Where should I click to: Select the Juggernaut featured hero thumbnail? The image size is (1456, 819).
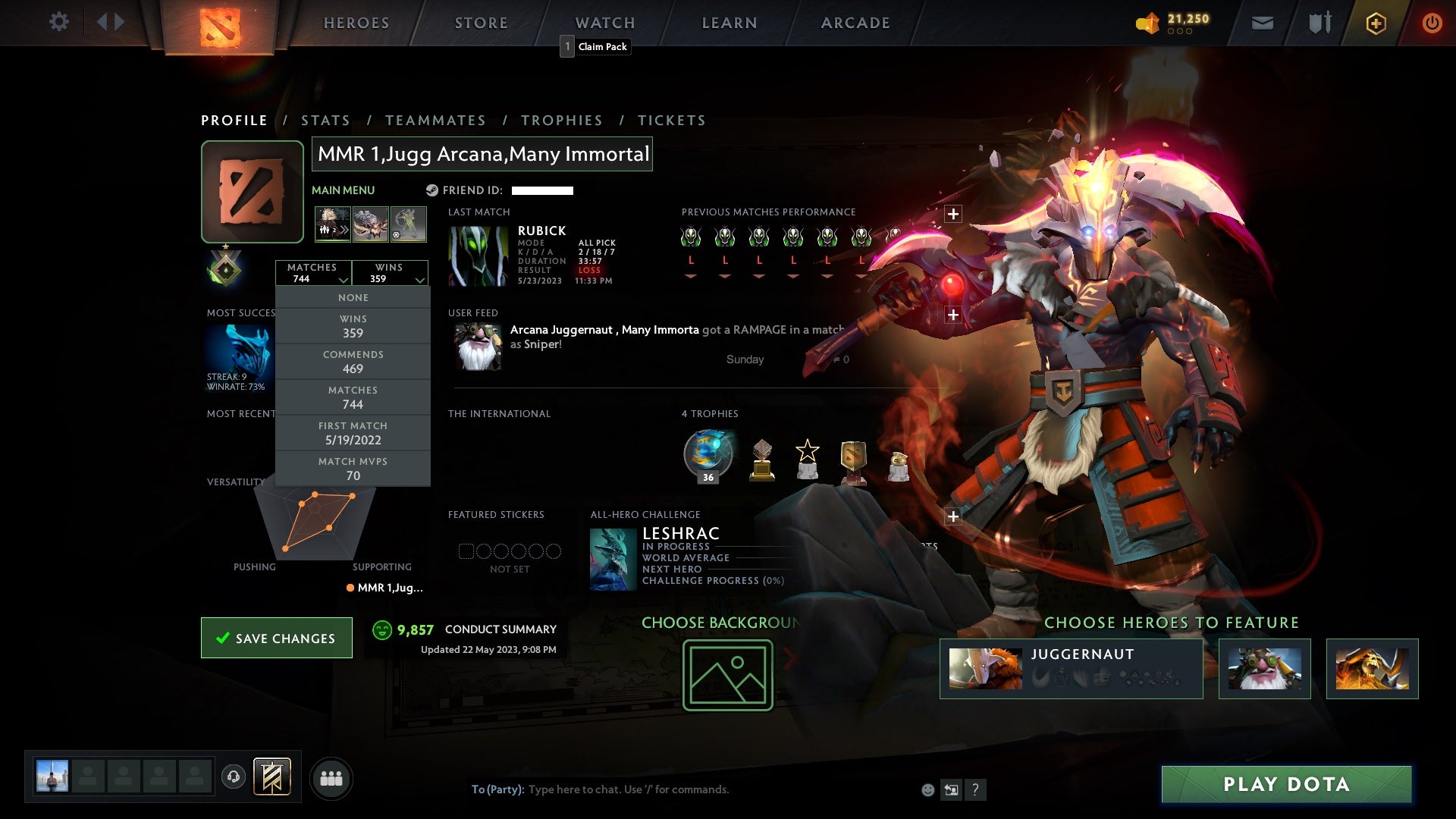point(986,668)
